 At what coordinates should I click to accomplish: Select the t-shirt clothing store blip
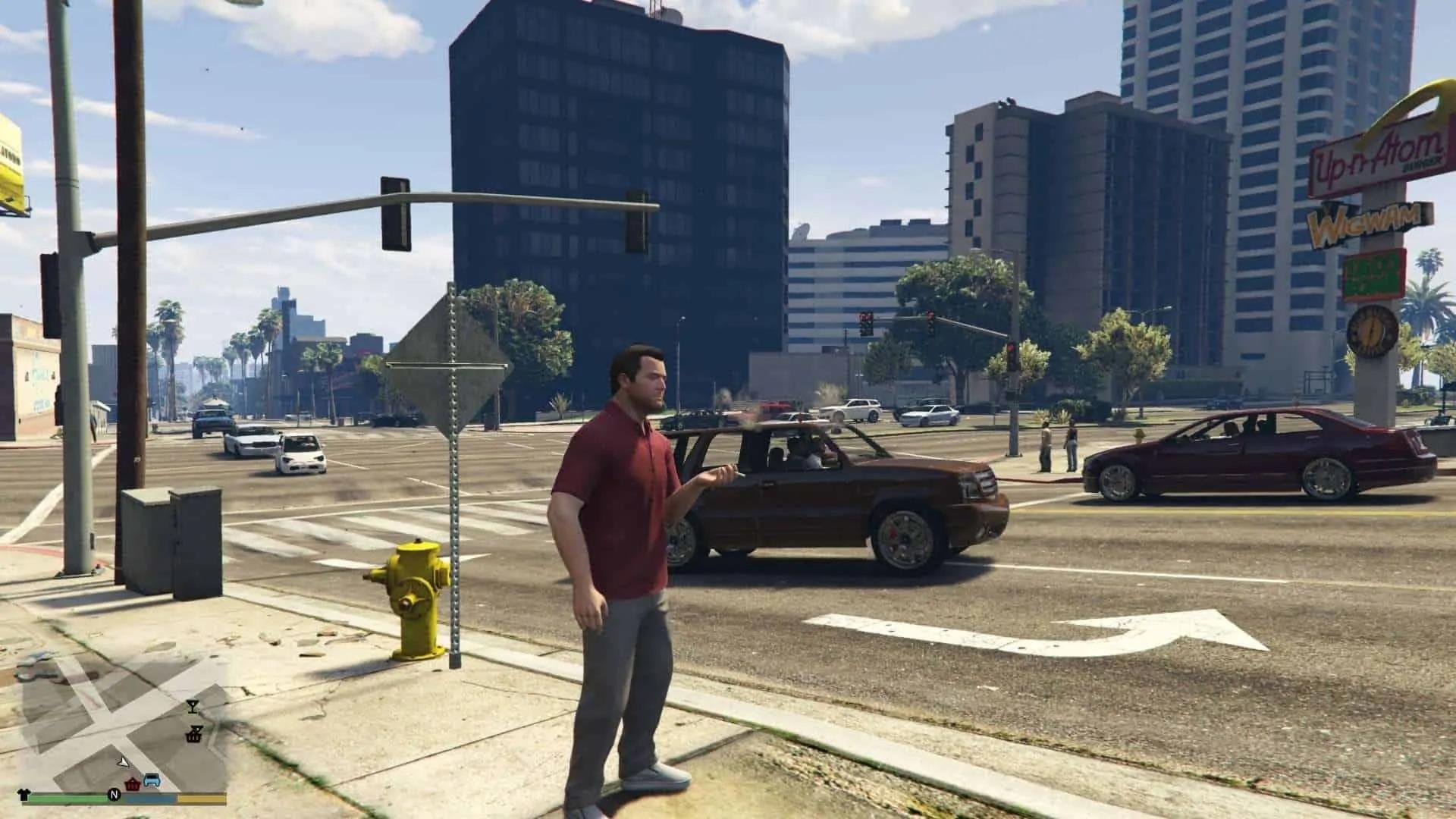click(22, 795)
